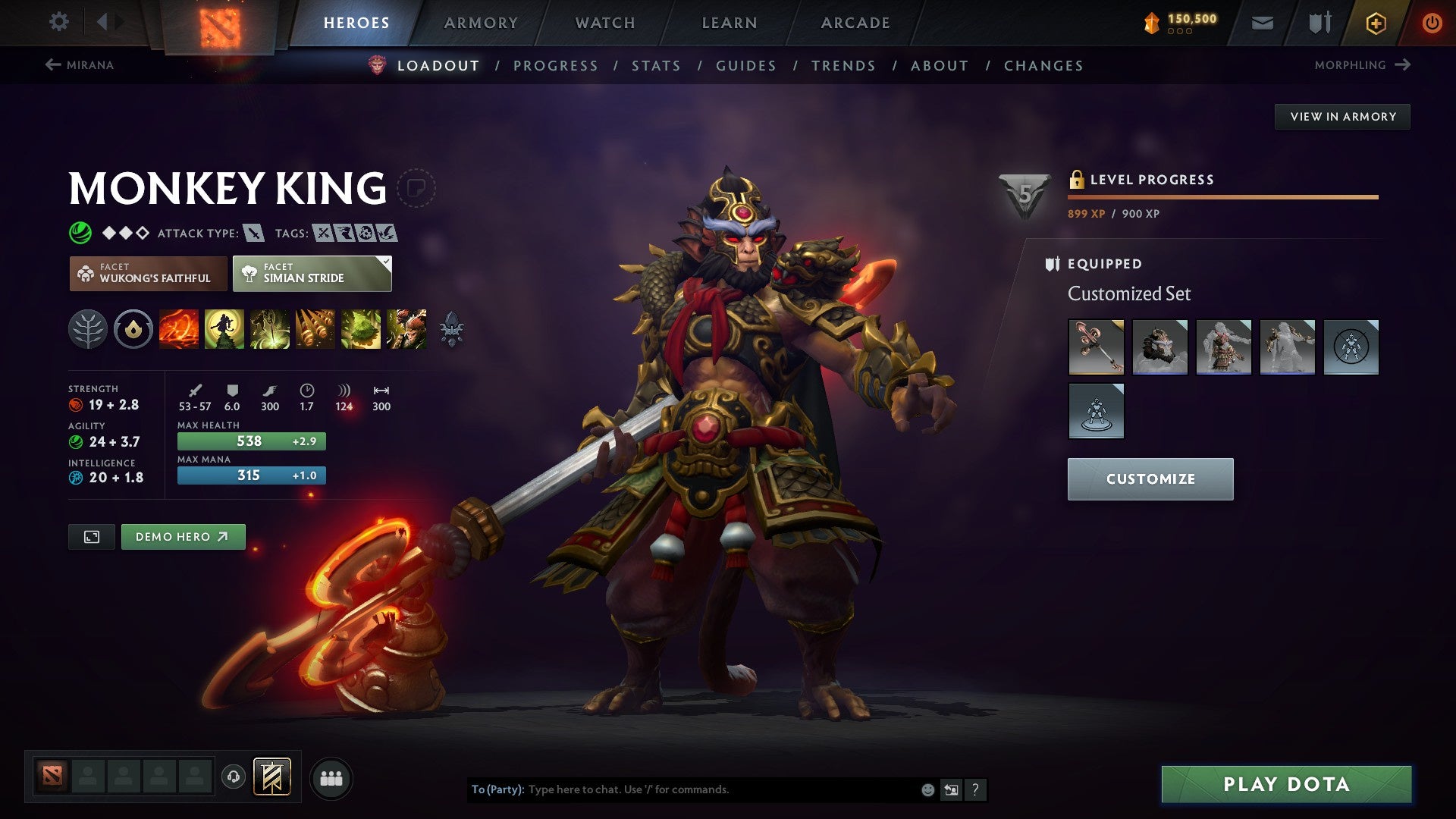
Task: Toggle the microphone headset icon
Action: (235, 777)
